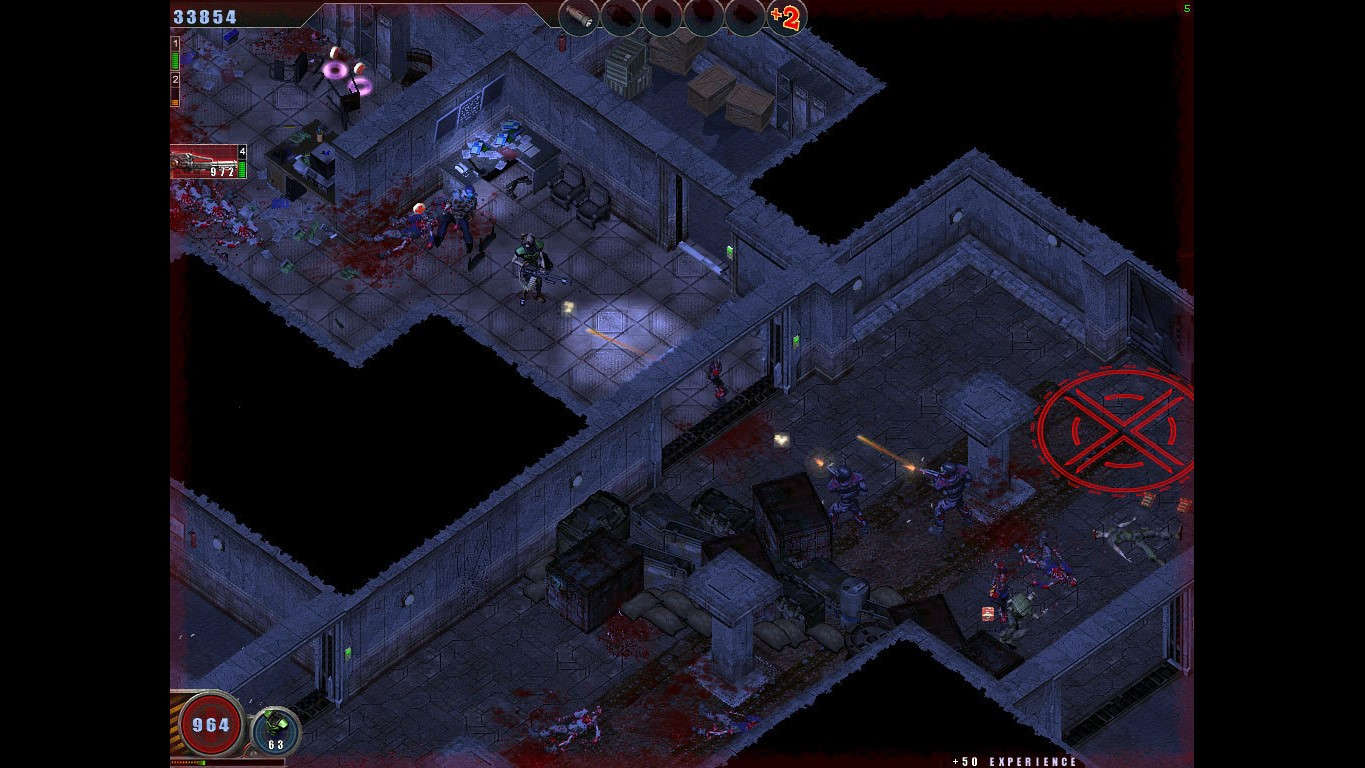This screenshot has height=768, width=1365.
Task: Click the green ammo level bar beside 972
Action: pos(242,167)
